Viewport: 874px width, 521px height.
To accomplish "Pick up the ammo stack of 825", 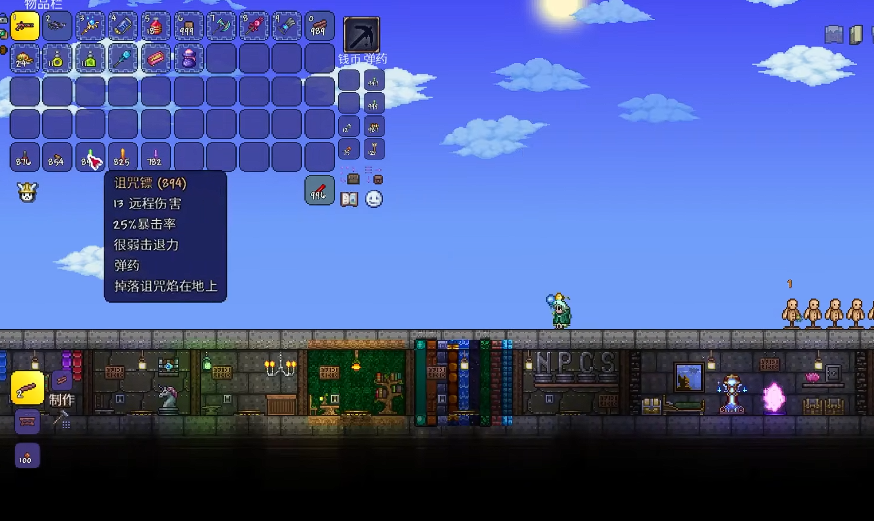I will [x=123, y=157].
